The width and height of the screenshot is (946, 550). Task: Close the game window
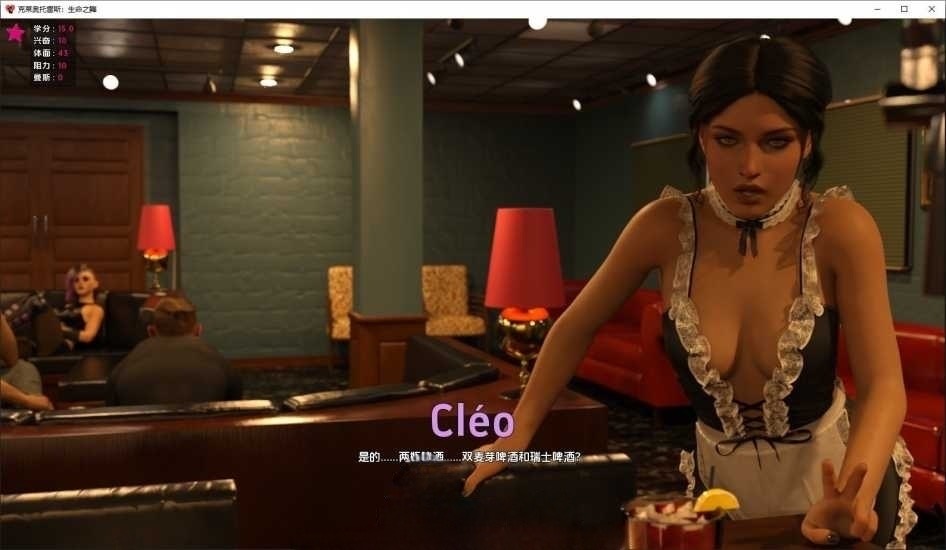click(x=931, y=9)
